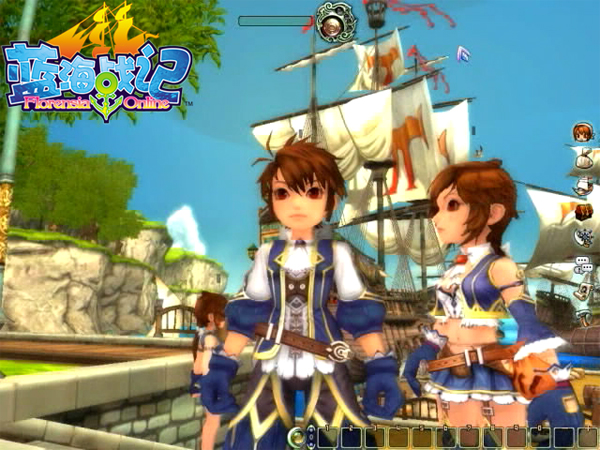The image size is (600, 450).
Task: Open the chat speech bubbles icon
Action: (x=582, y=264)
